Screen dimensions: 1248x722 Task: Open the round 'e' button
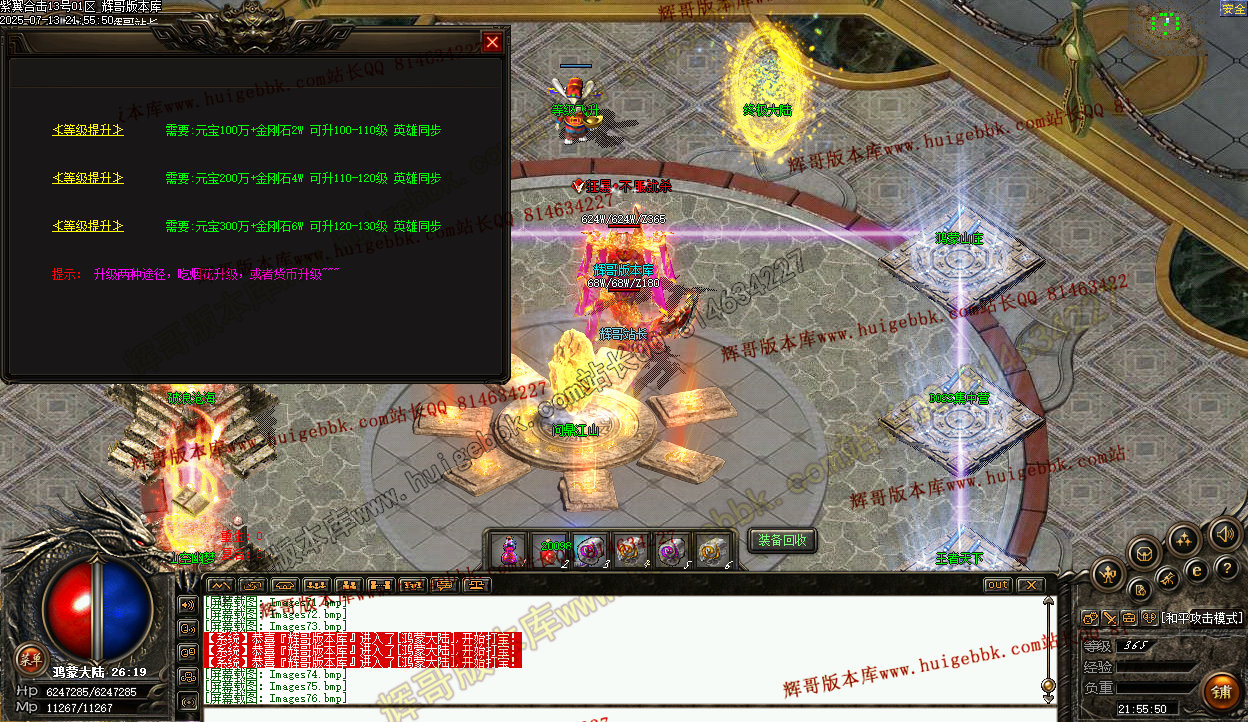click(x=1196, y=570)
